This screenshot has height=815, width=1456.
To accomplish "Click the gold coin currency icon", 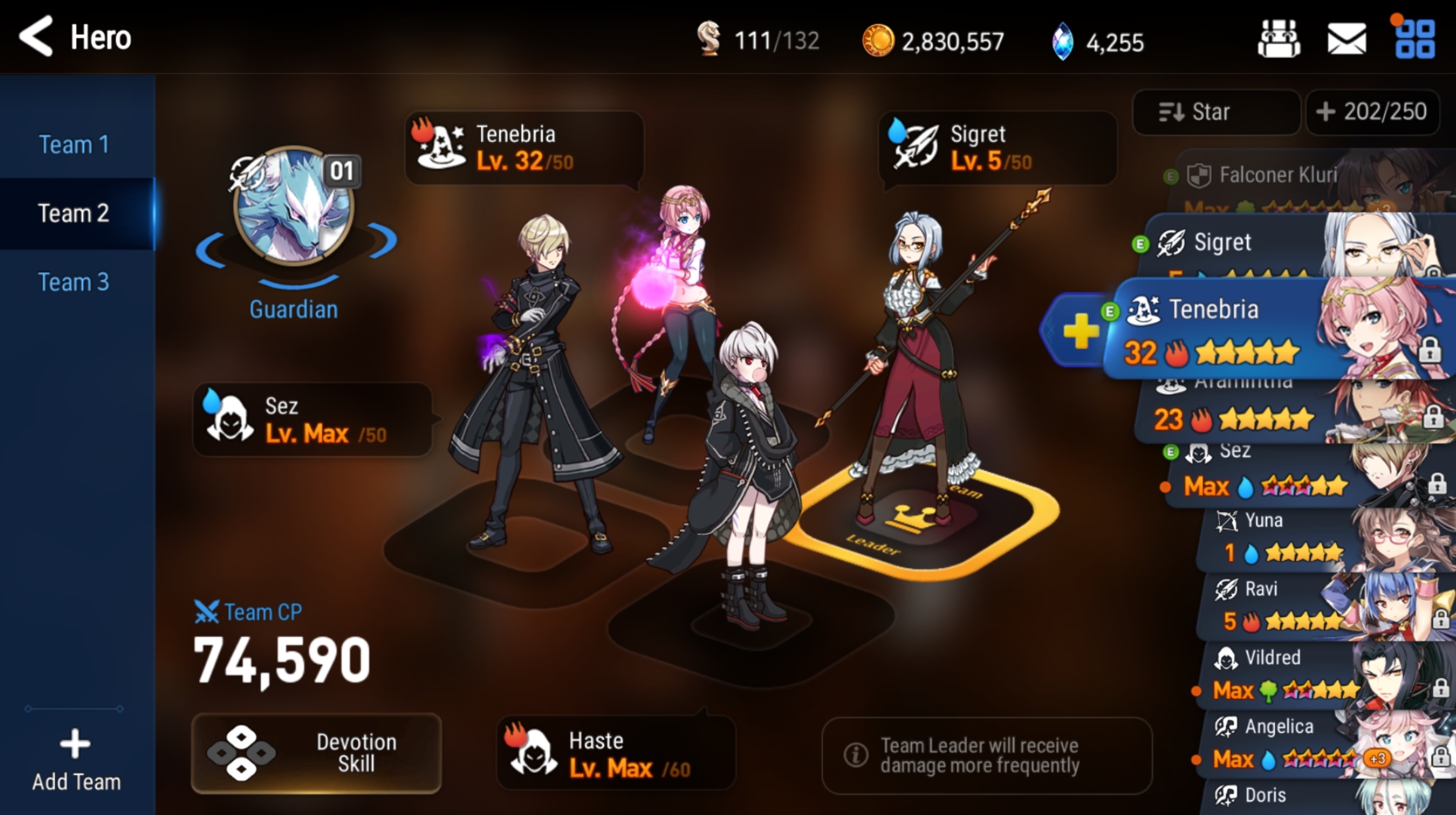I will [880, 40].
